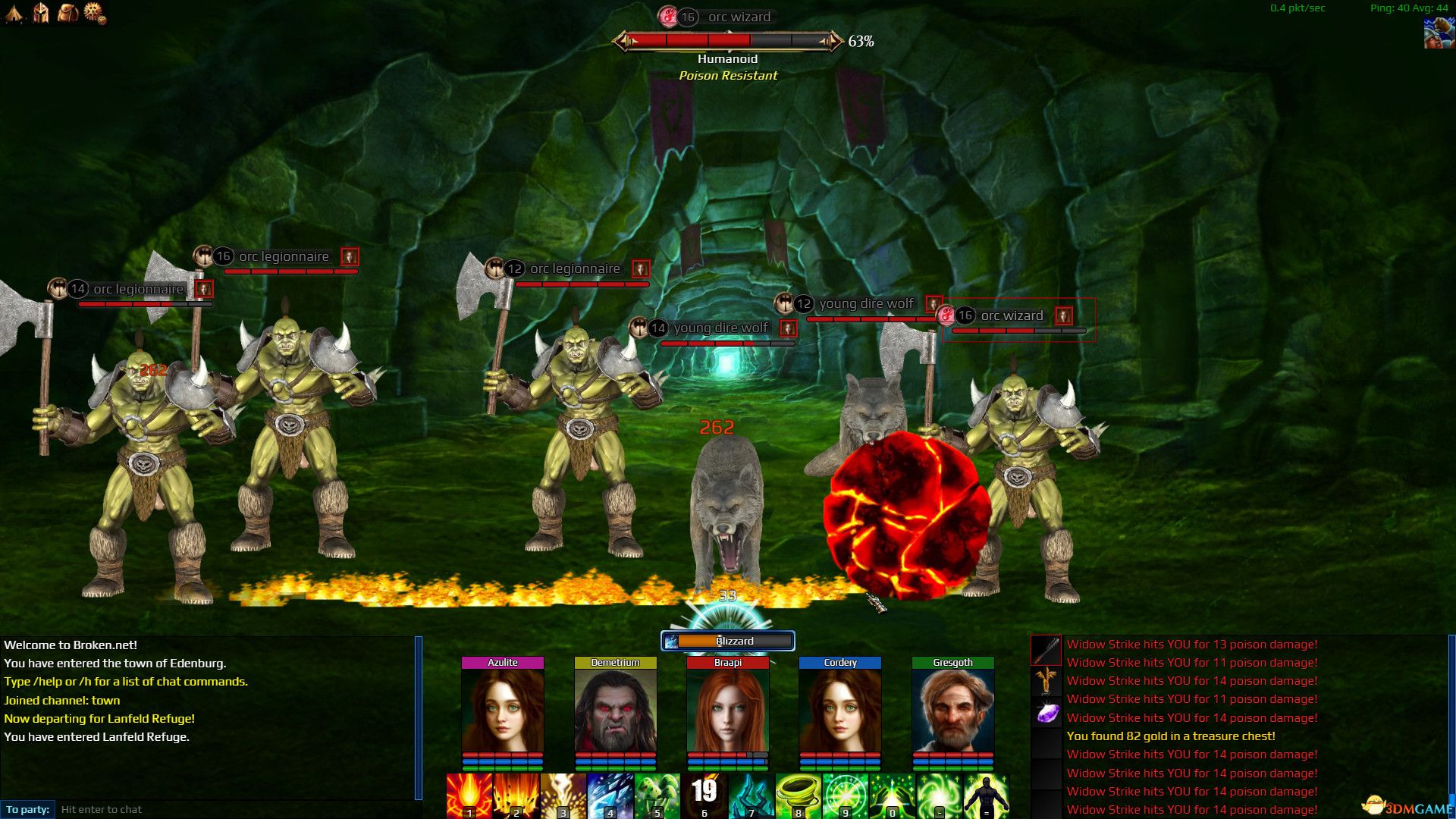The image size is (1456, 819).
Task: Open the helmet equipment icon
Action: (x=39, y=12)
